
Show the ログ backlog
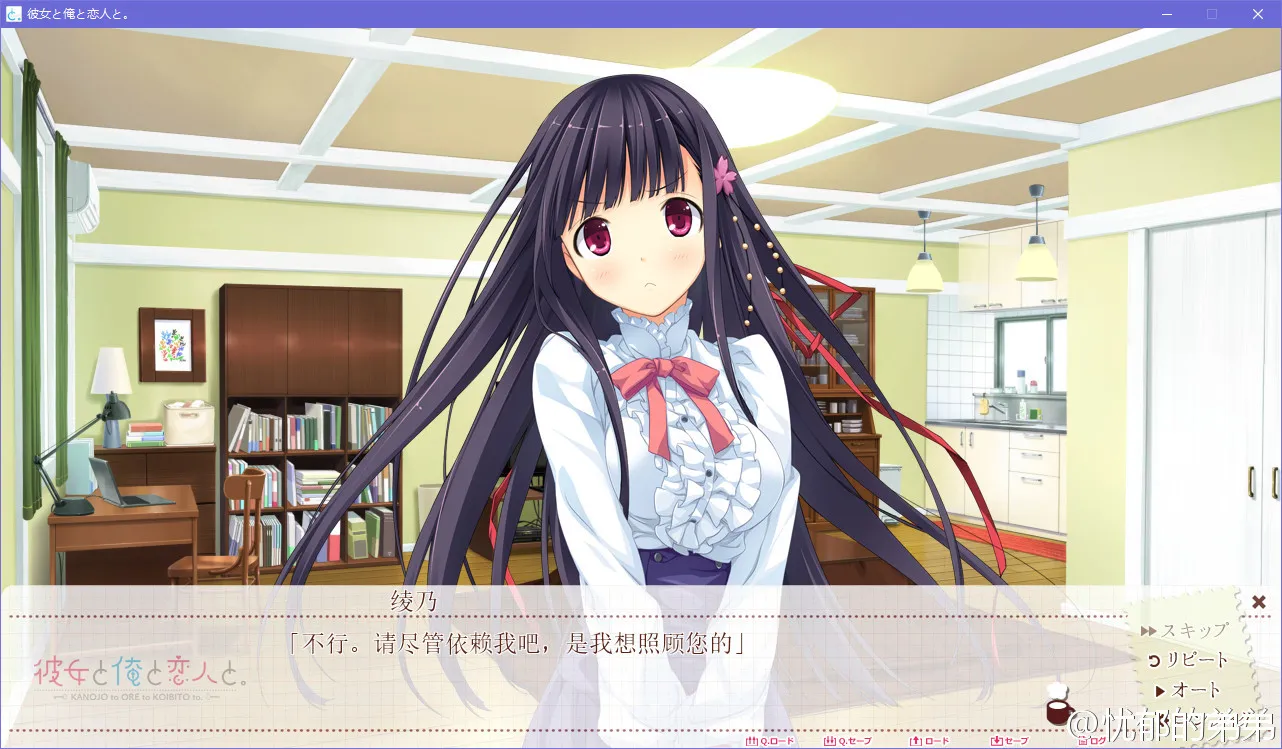pyautogui.click(x=1091, y=741)
